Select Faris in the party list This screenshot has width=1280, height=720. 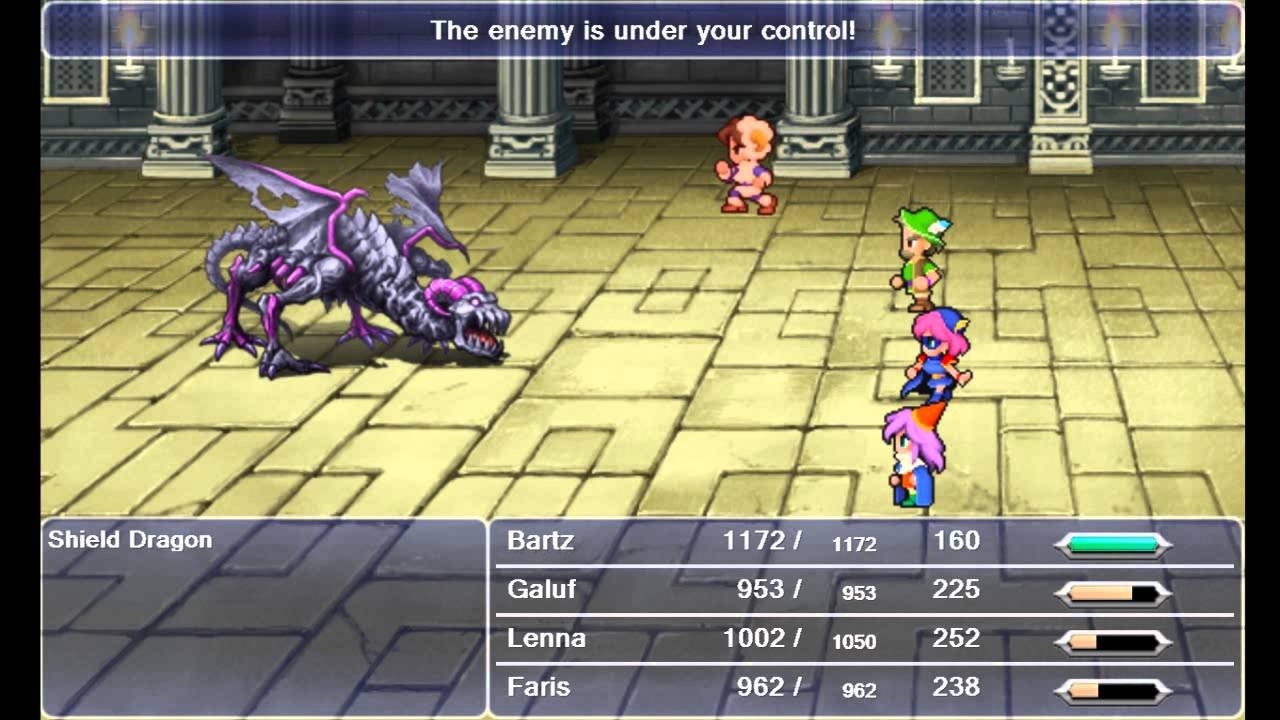[539, 687]
